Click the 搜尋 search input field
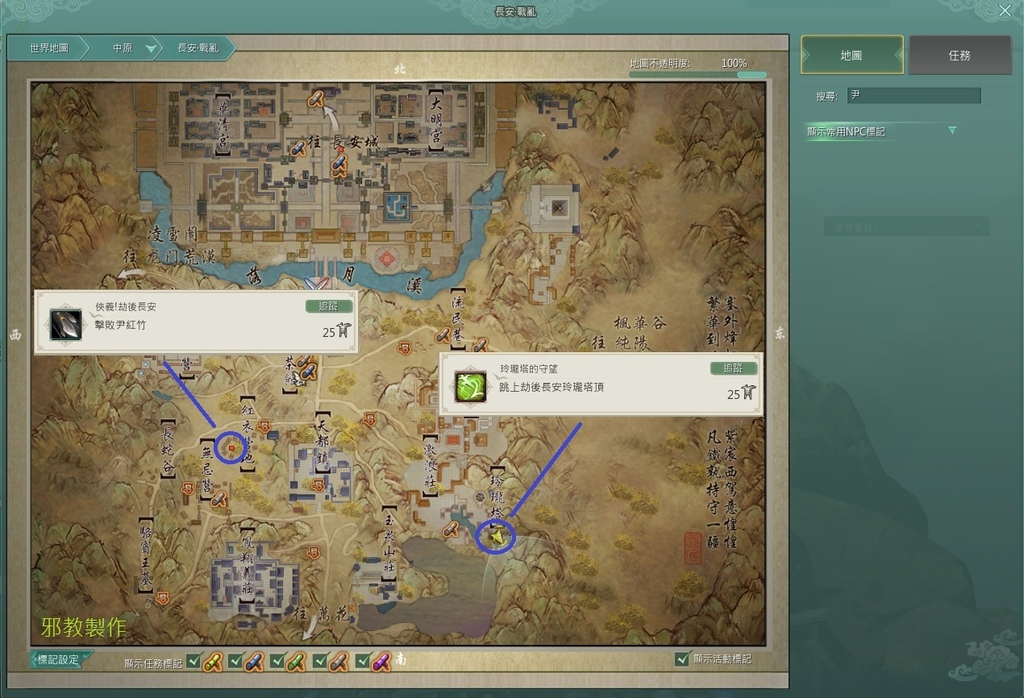 914,96
